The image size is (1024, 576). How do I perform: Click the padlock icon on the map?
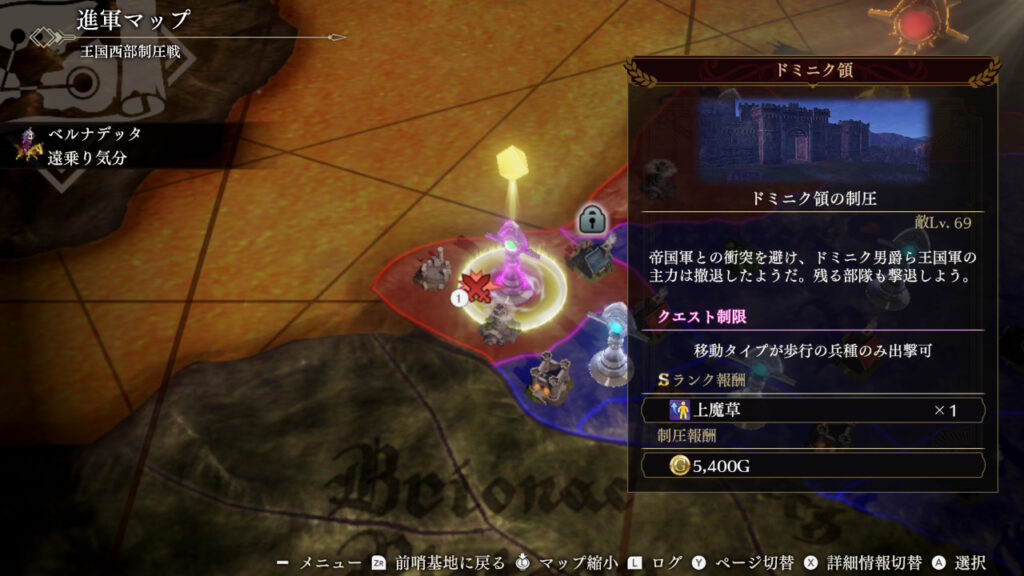[591, 219]
